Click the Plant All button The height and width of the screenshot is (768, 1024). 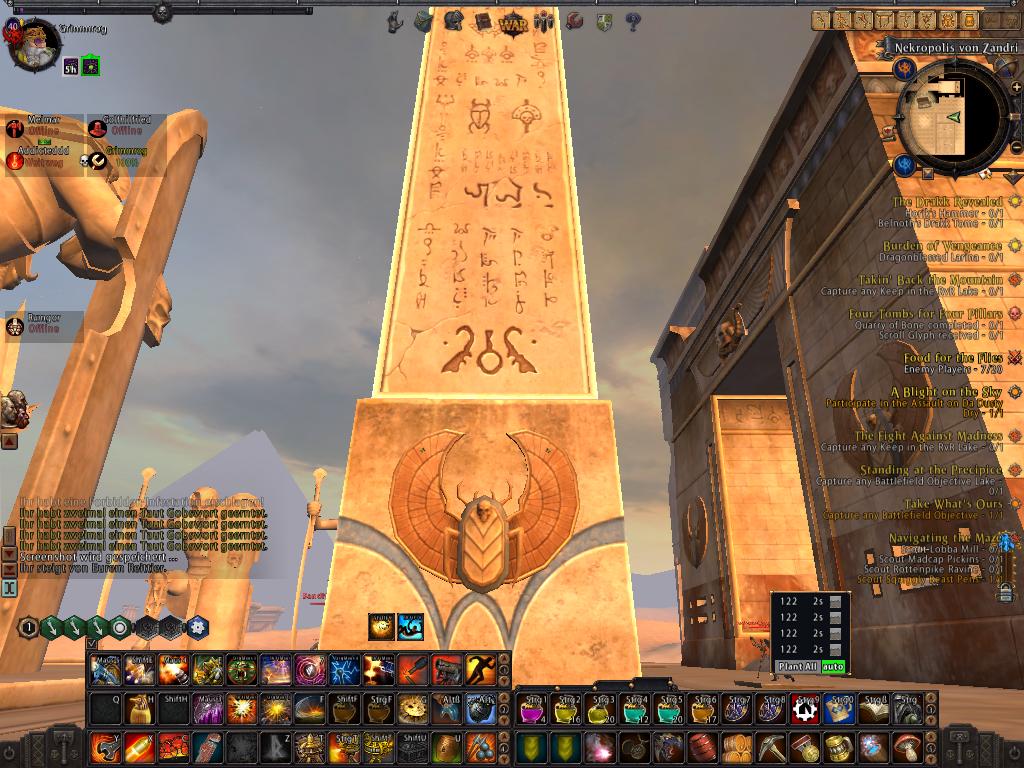click(x=796, y=666)
